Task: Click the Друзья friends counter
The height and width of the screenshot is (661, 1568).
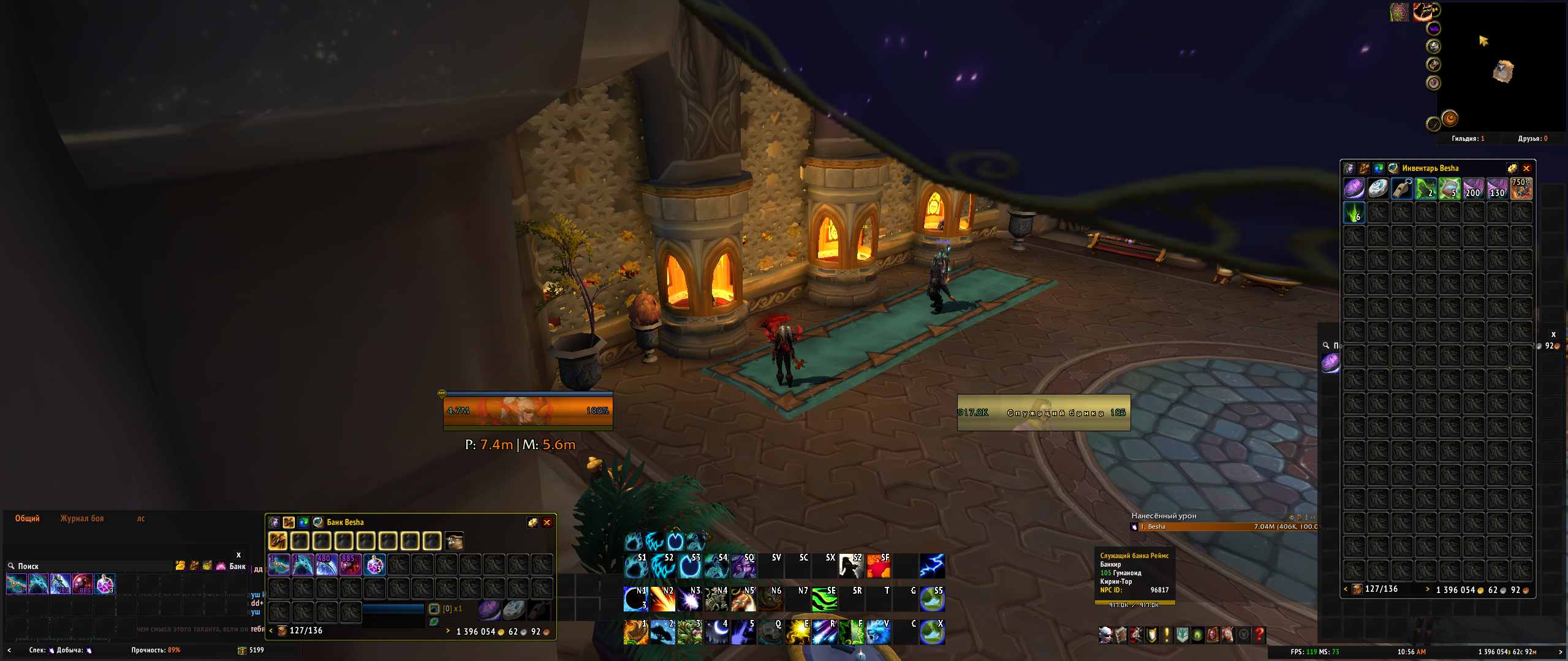Action: pyautogui.click(x=1532, y=138)
